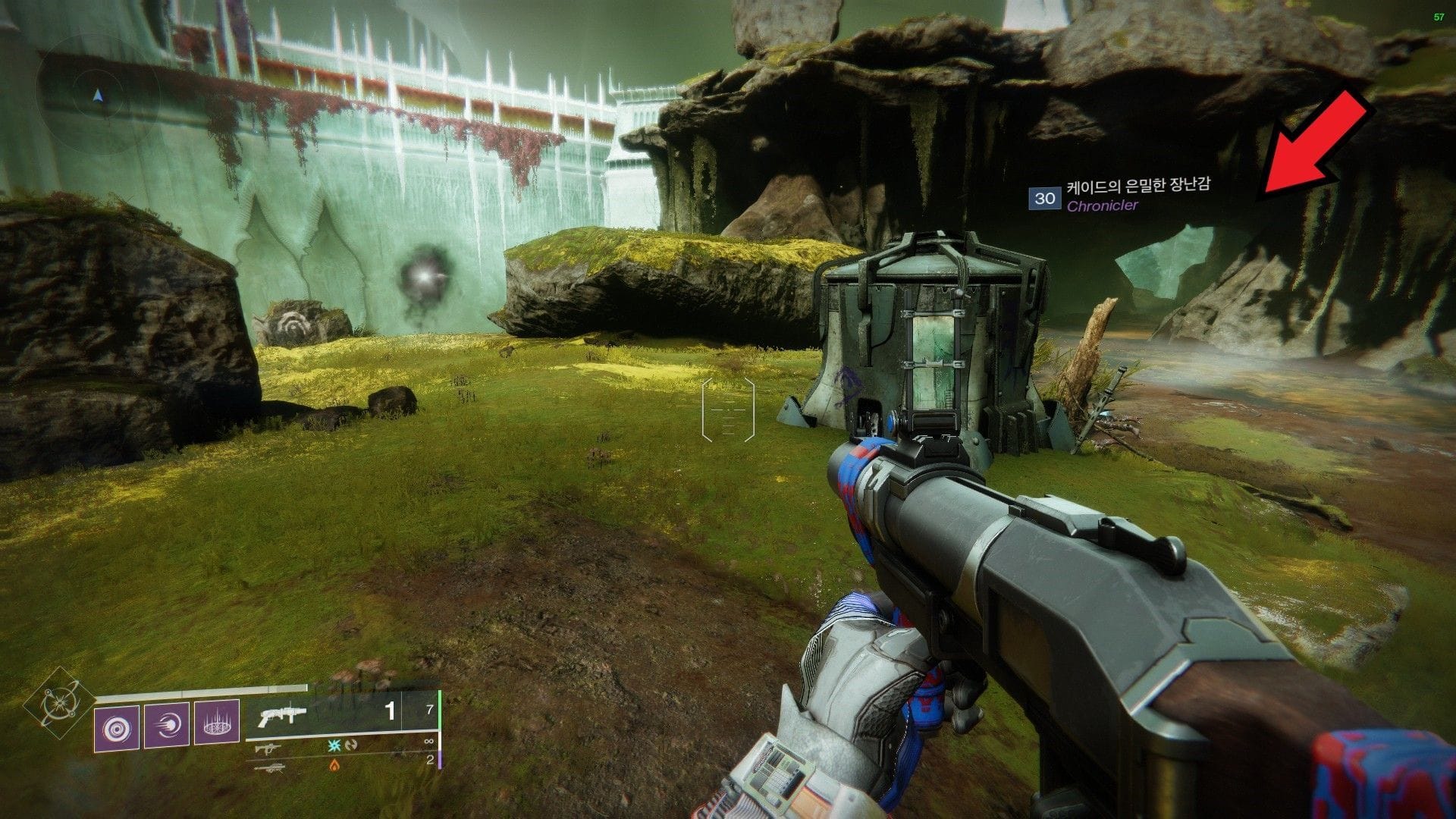Viewport: 1456px width, 819px height.
Task: Click the north arrow on the radar
Action: pyautogui.click(x=97, y=95)
